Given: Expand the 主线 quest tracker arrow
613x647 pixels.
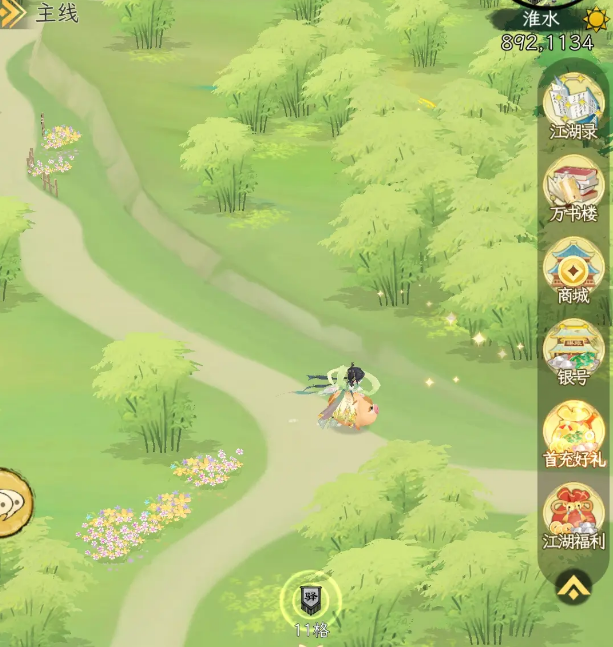Looking at the screenshot, I should pos(14,13).
